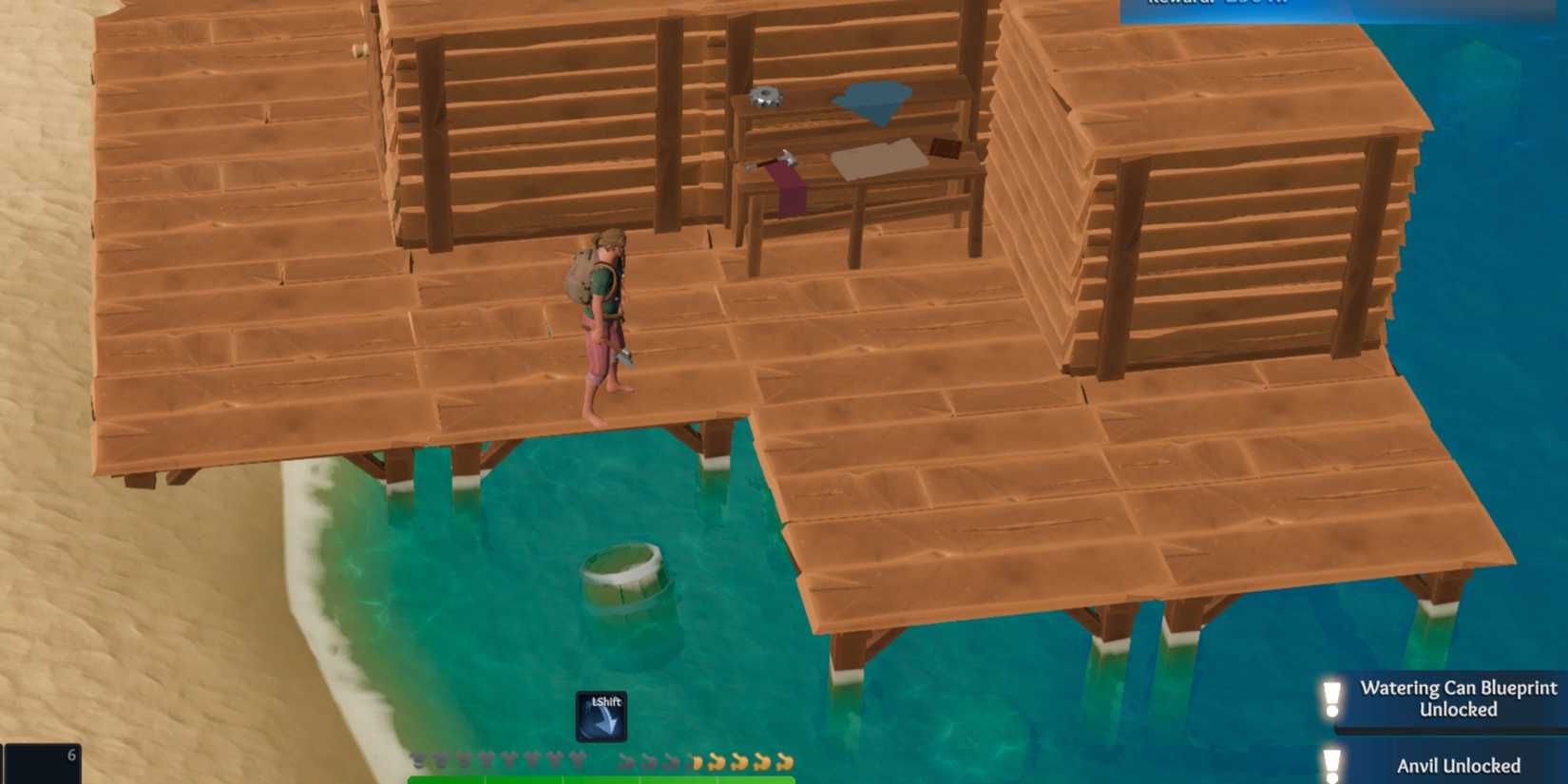This screenshot has width=1568, height=784.
Task: Click the Reward text label
Action: (1188, 3)
